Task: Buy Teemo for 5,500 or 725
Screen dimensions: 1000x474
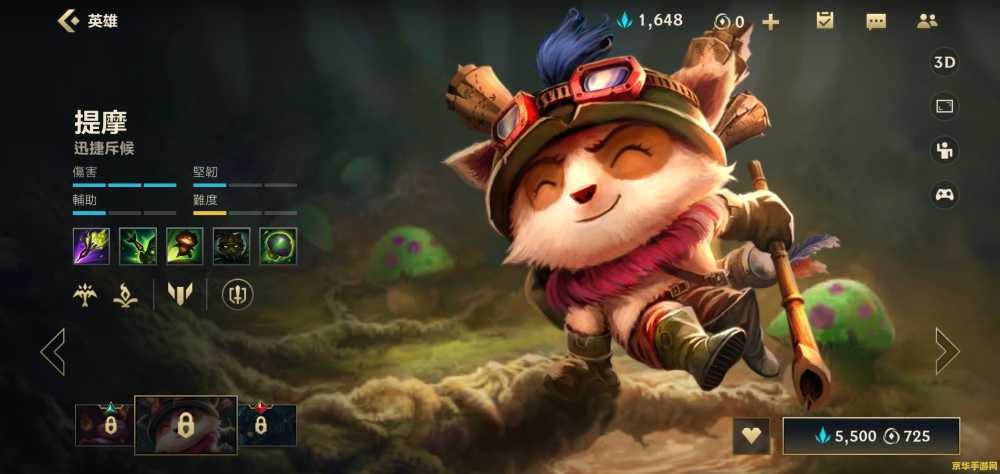Action: coord(871,436)
